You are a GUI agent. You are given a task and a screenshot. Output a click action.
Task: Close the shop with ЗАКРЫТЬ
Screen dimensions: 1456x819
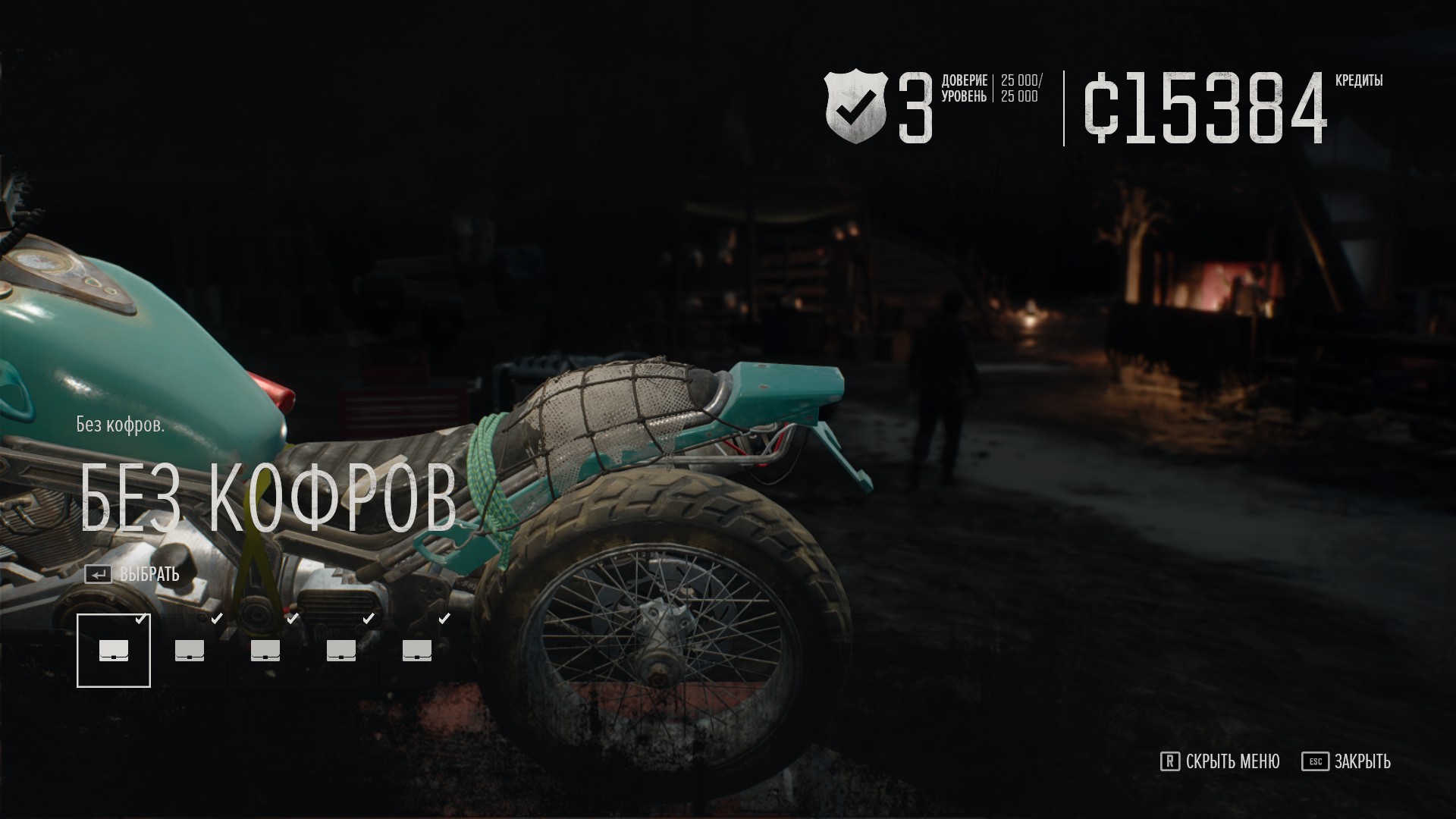click(1347, 761)
